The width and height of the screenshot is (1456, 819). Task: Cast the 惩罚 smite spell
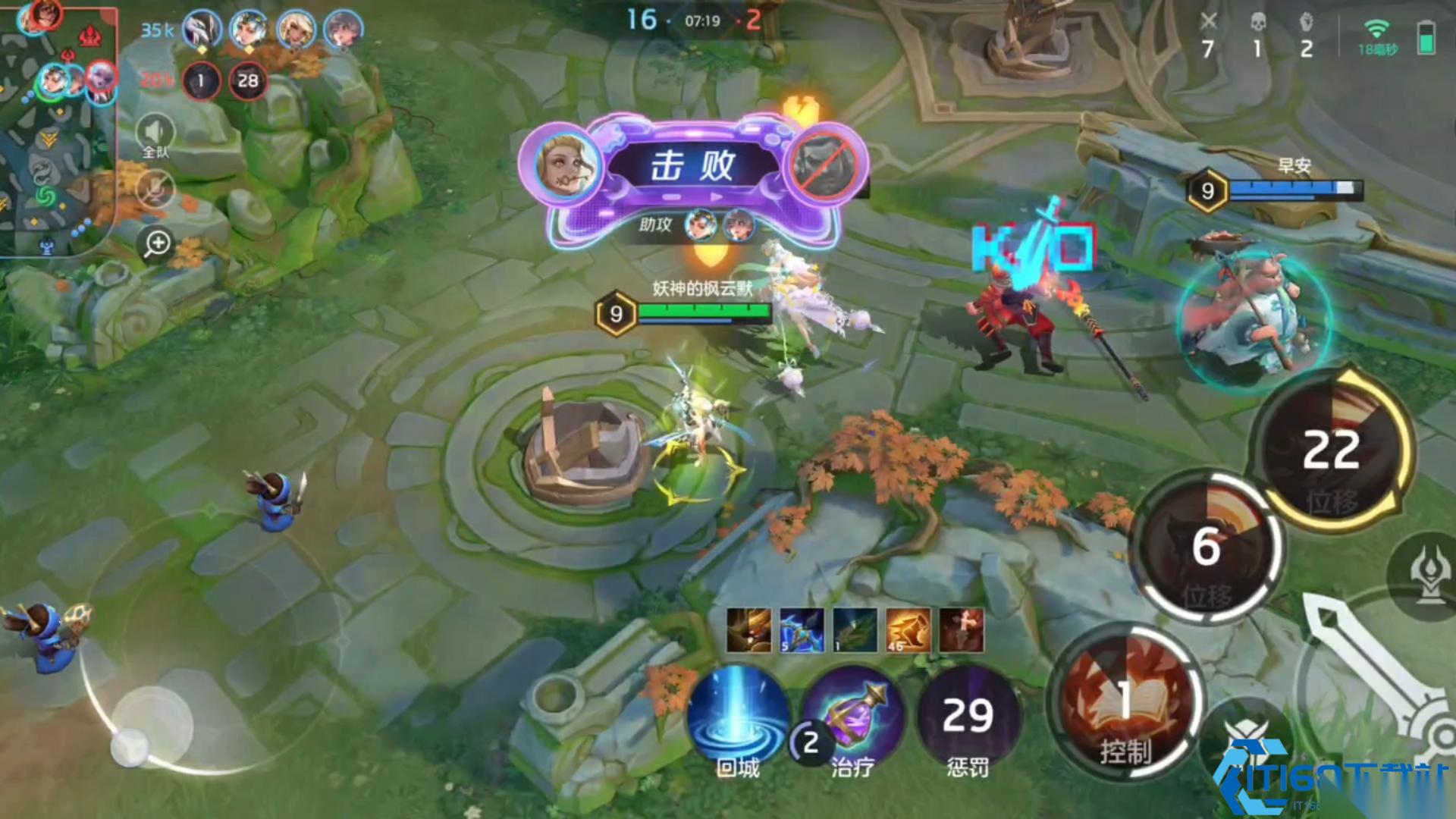click(x=968, y=718)
